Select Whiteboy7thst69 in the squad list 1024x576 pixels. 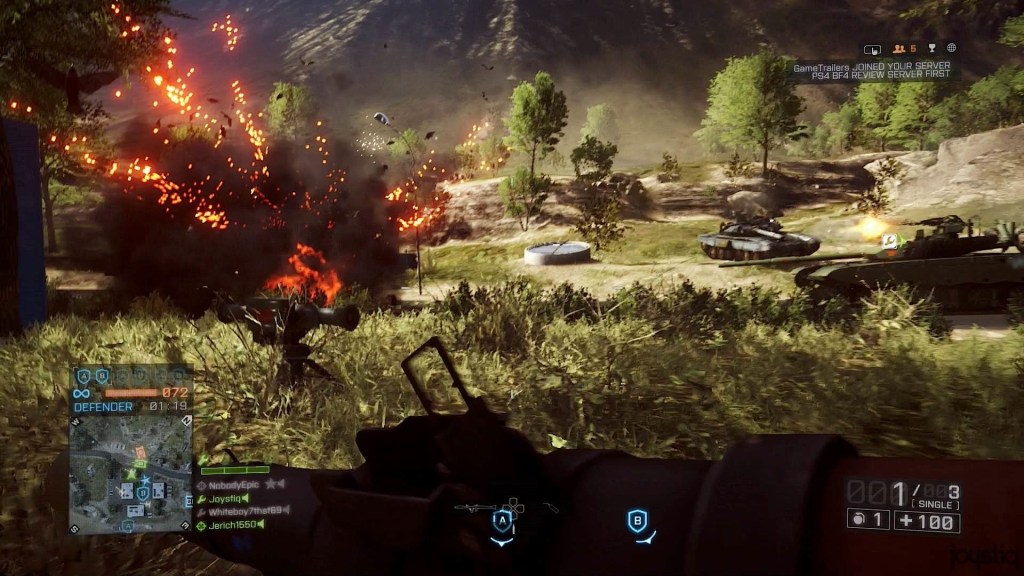click(x=245, y=511)
